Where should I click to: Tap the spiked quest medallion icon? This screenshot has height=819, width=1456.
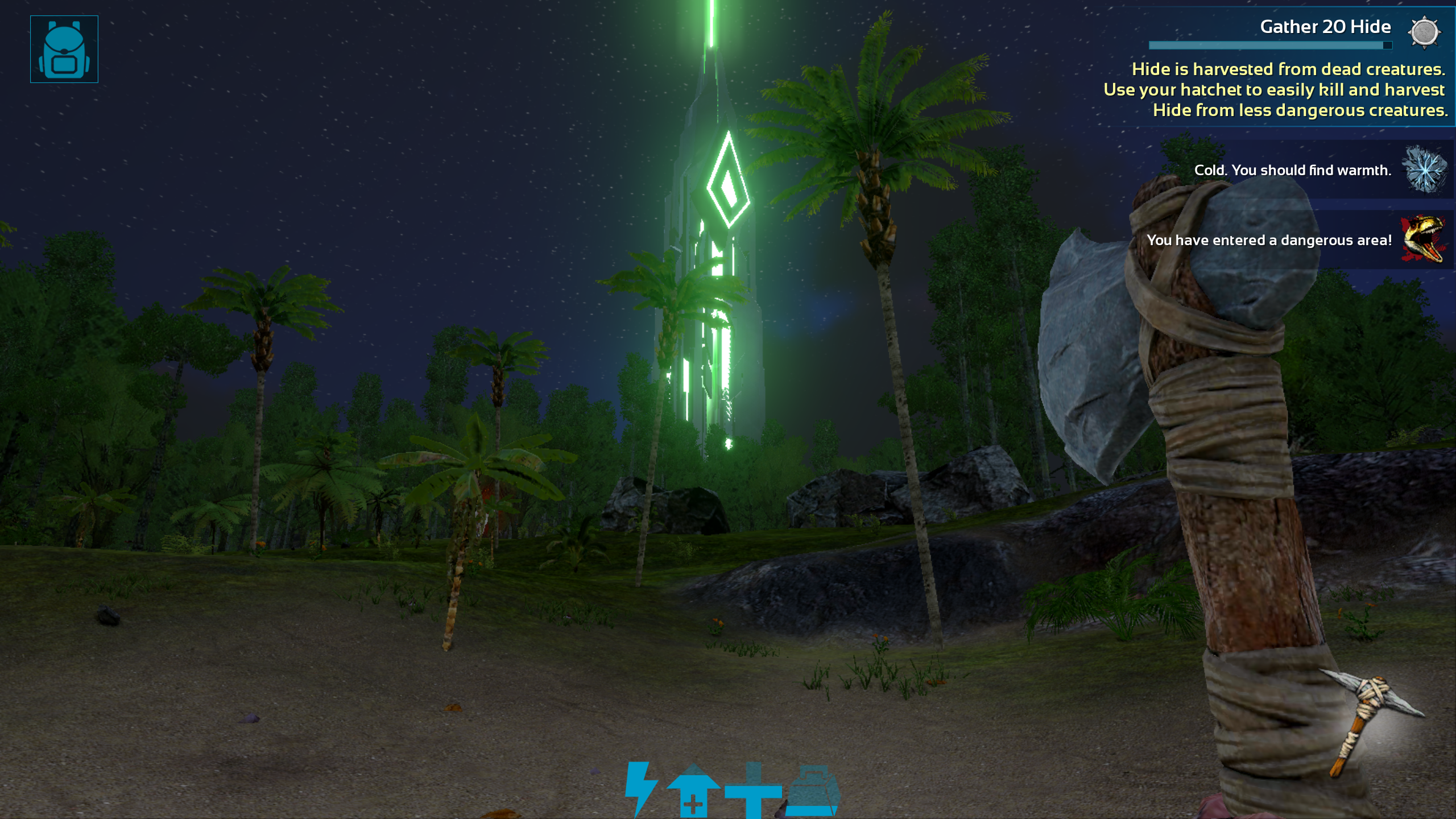pos(1424,33)
